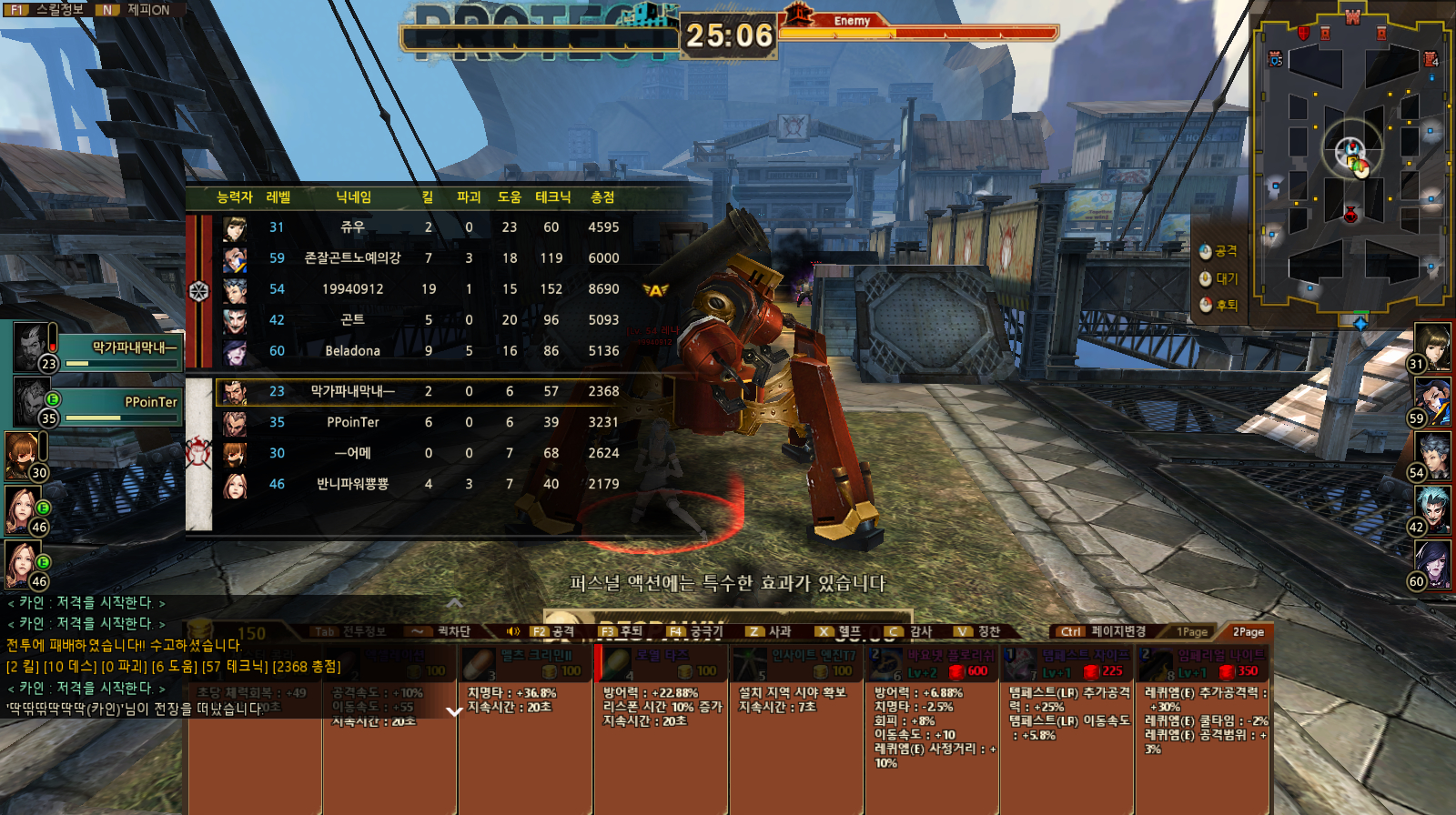Select the 2Page item tab
Viewport: 1456px width, 815px height.
click(x=1248, y=631)
